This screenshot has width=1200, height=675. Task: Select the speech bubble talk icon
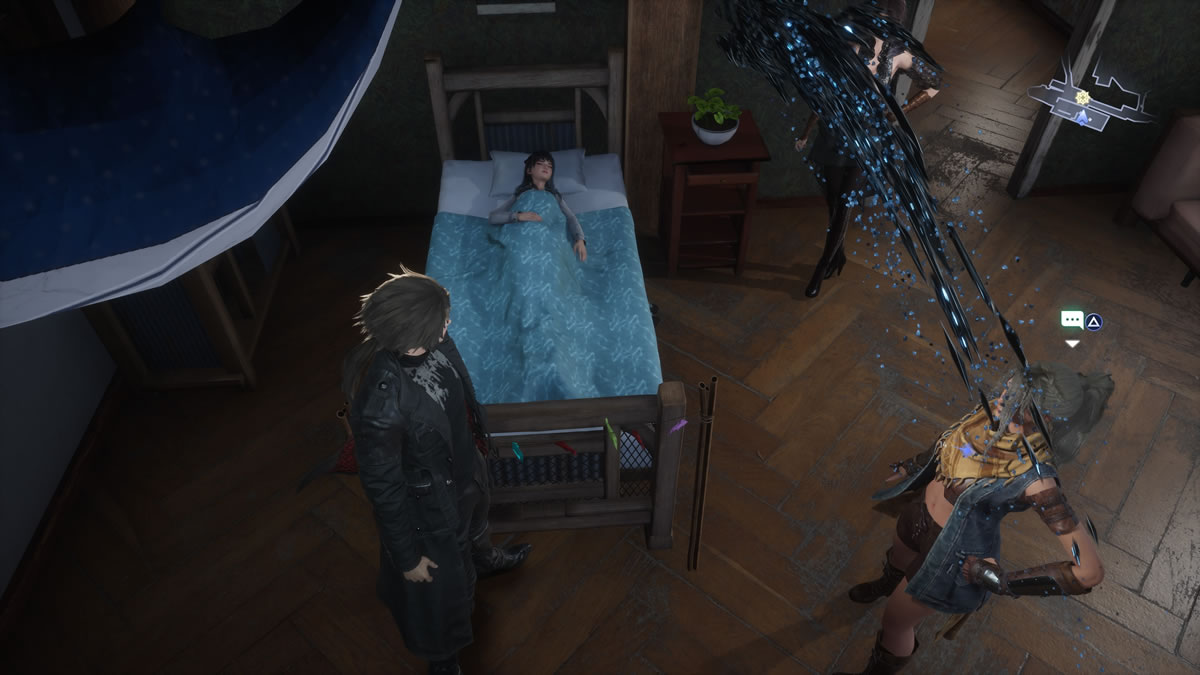(1072, 321)
